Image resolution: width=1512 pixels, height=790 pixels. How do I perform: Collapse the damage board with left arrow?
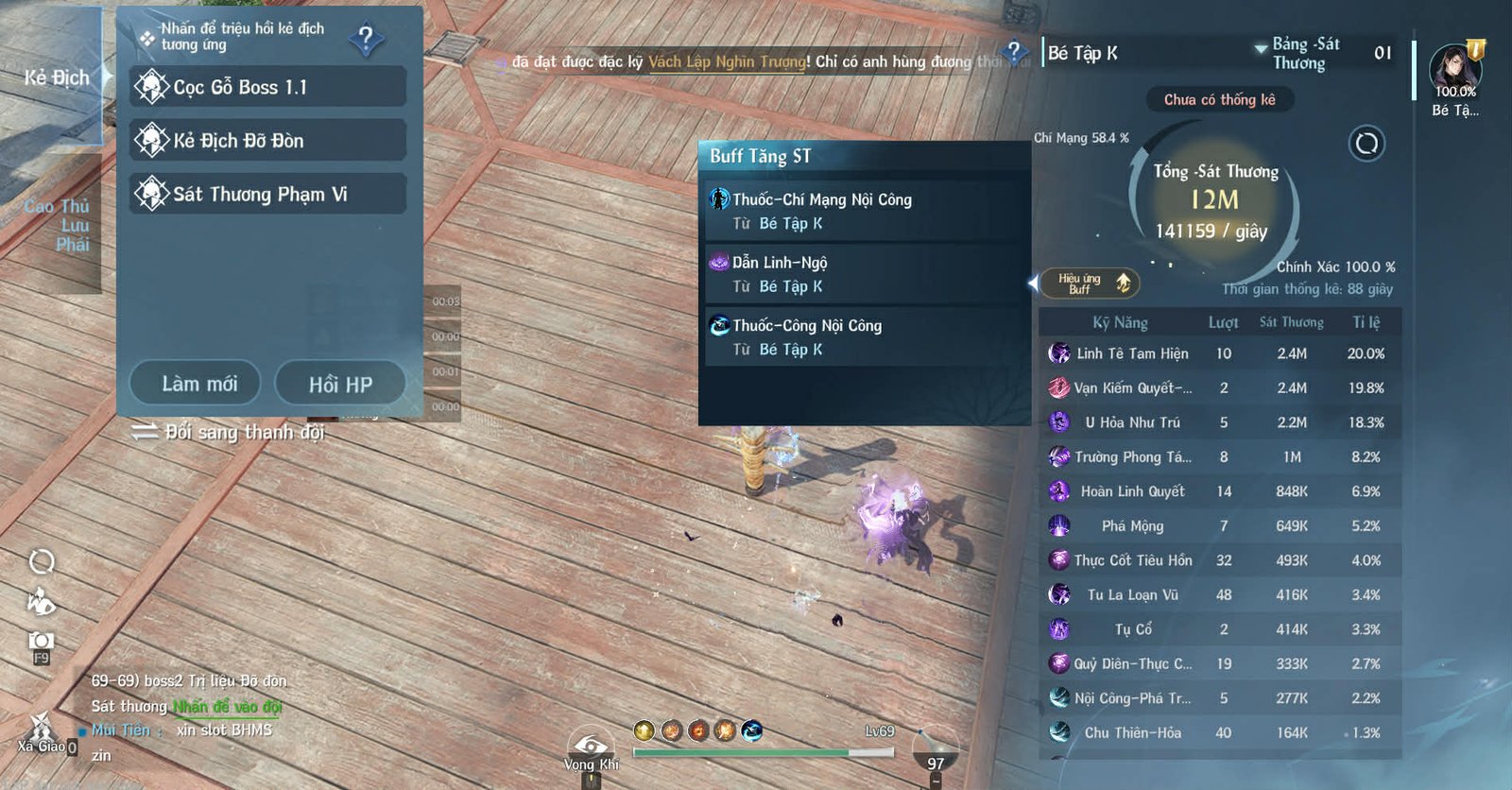1034,283
